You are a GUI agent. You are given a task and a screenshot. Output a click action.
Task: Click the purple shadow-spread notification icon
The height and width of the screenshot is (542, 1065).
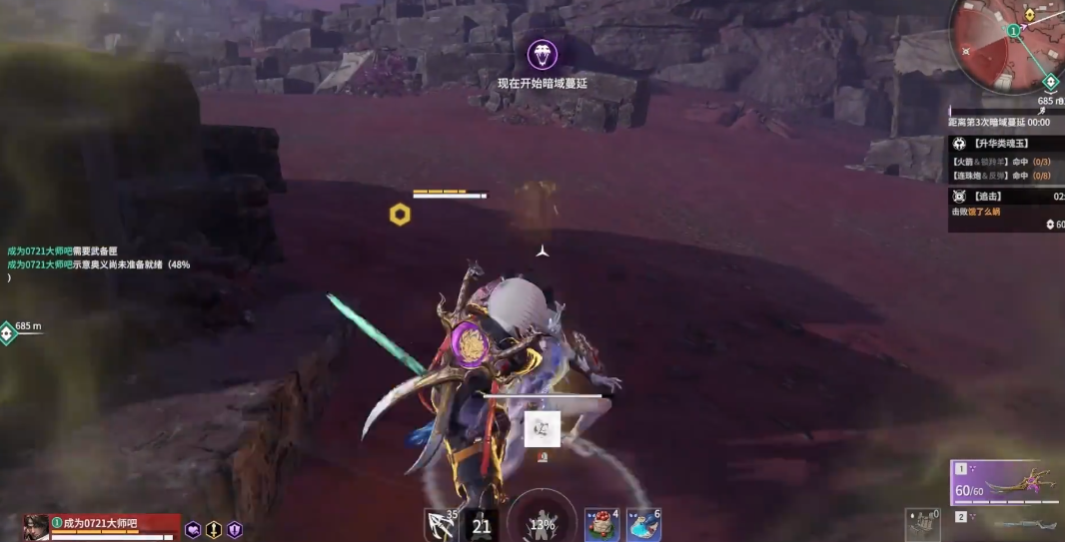[x=542, y=54]
